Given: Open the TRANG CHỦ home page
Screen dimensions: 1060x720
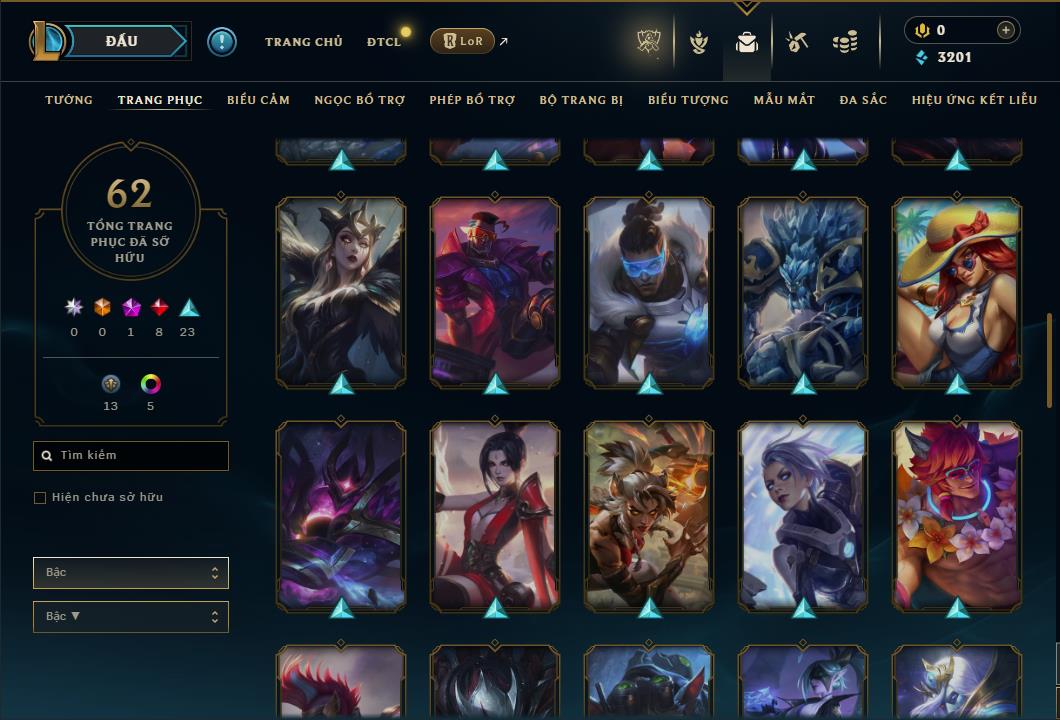Looking at the screenshot, I should pos(303,42).
